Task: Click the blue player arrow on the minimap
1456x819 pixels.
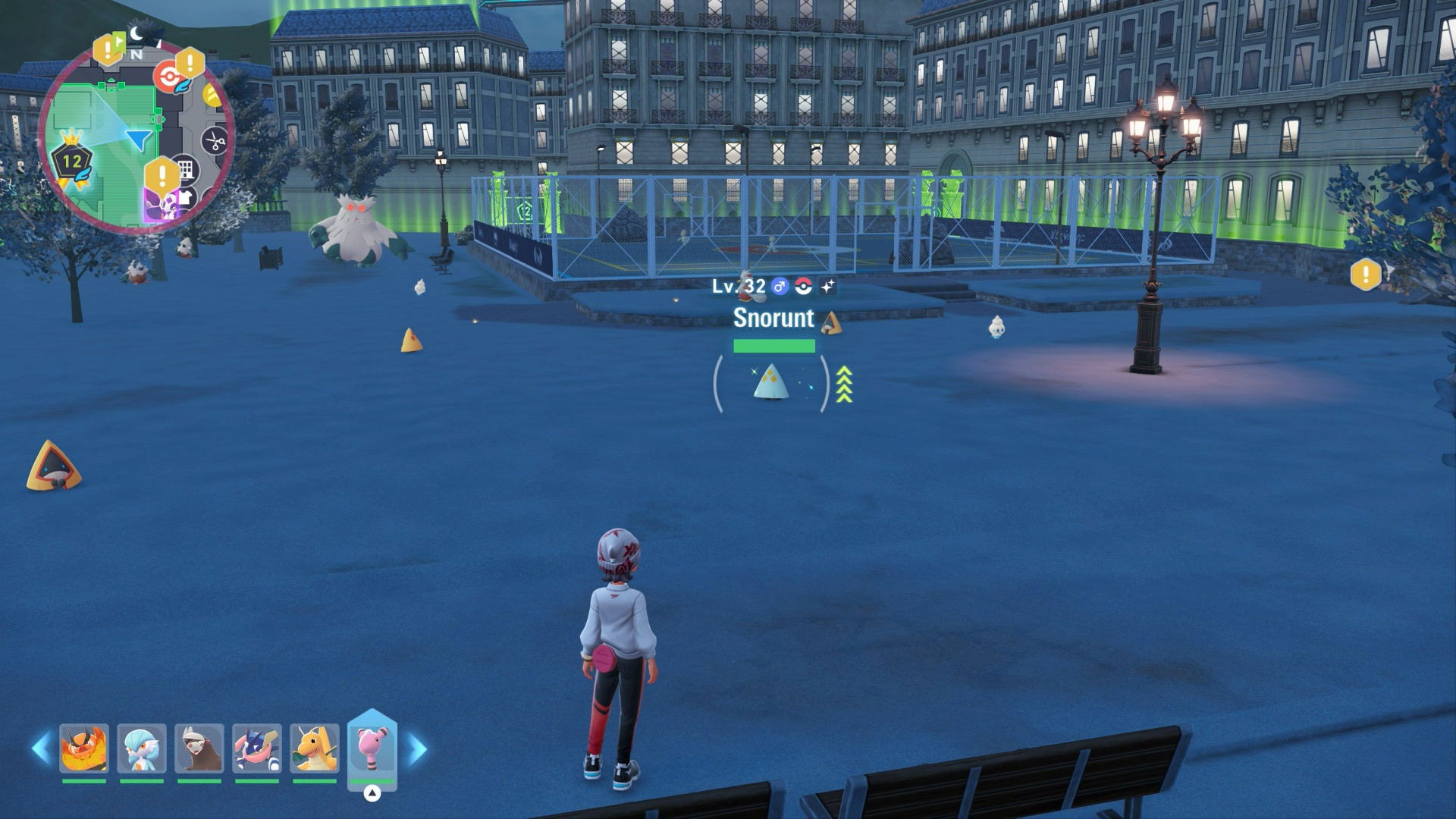Action: click(x=139, y=140)
